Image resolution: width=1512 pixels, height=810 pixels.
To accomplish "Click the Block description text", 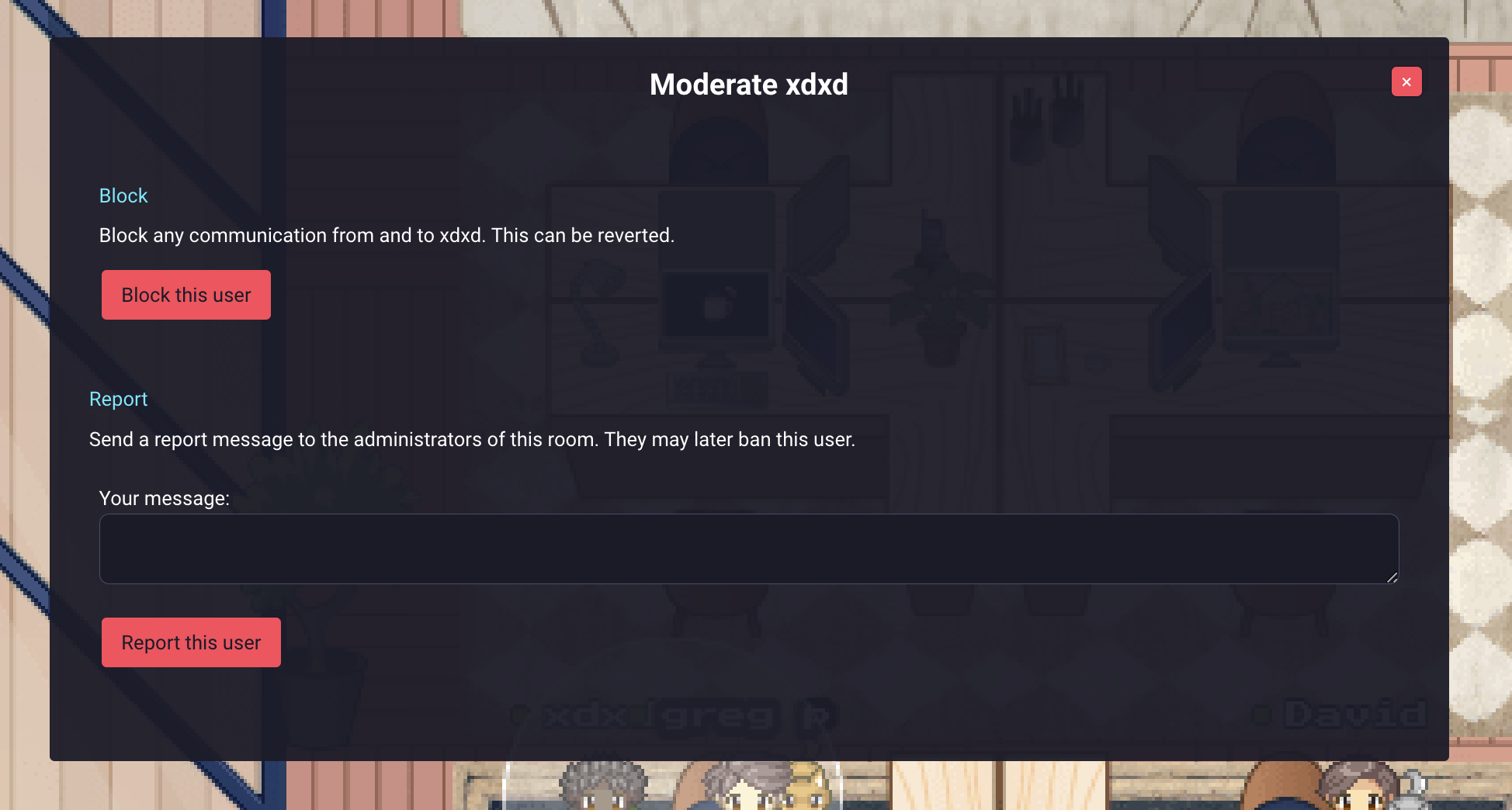I will click(x=387, y=235).
